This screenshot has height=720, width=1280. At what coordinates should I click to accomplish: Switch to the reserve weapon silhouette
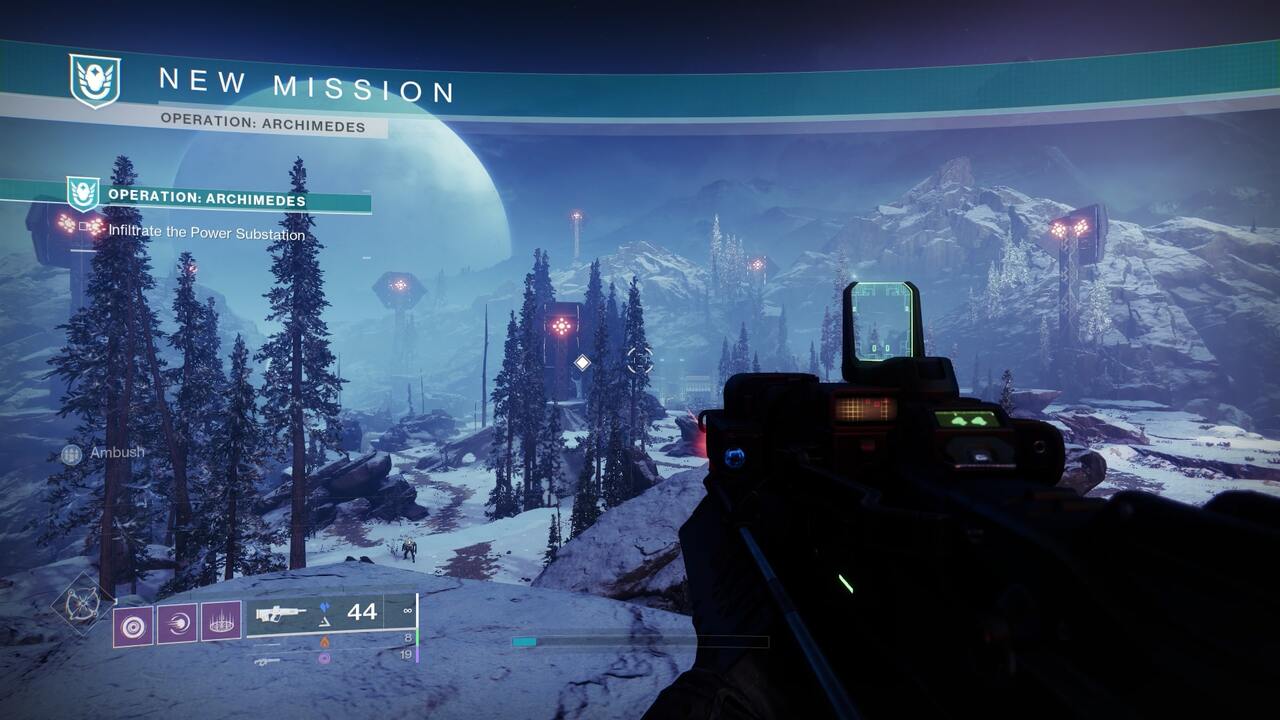(266, 660)
